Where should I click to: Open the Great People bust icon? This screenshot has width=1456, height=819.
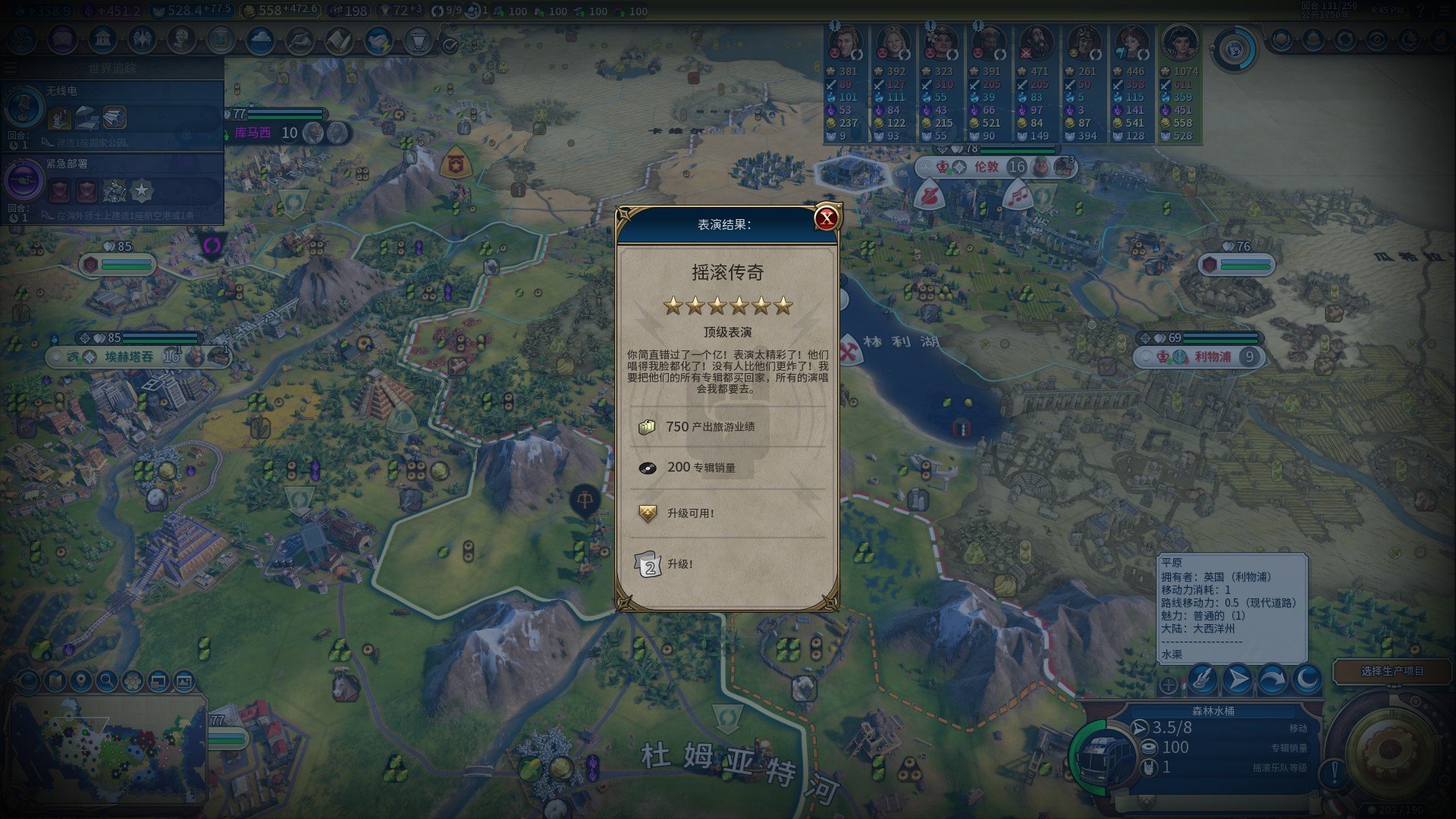coord(181,39)
